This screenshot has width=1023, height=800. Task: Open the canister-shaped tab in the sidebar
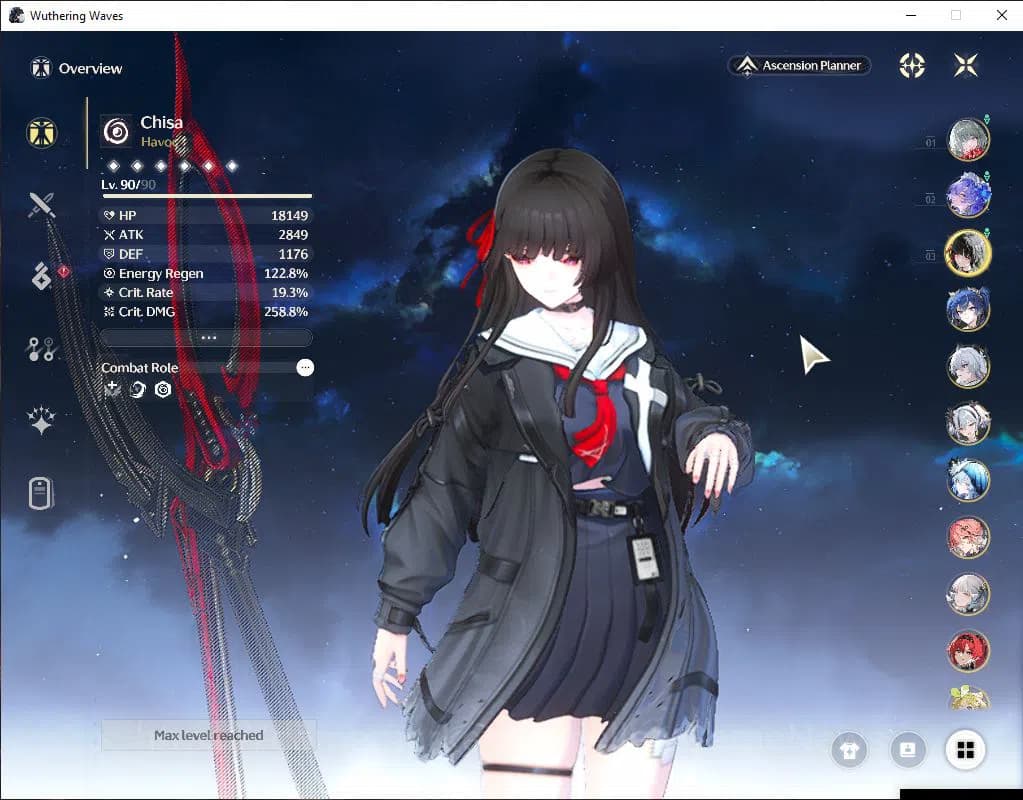pyautogui.click(x=41, y=493)
